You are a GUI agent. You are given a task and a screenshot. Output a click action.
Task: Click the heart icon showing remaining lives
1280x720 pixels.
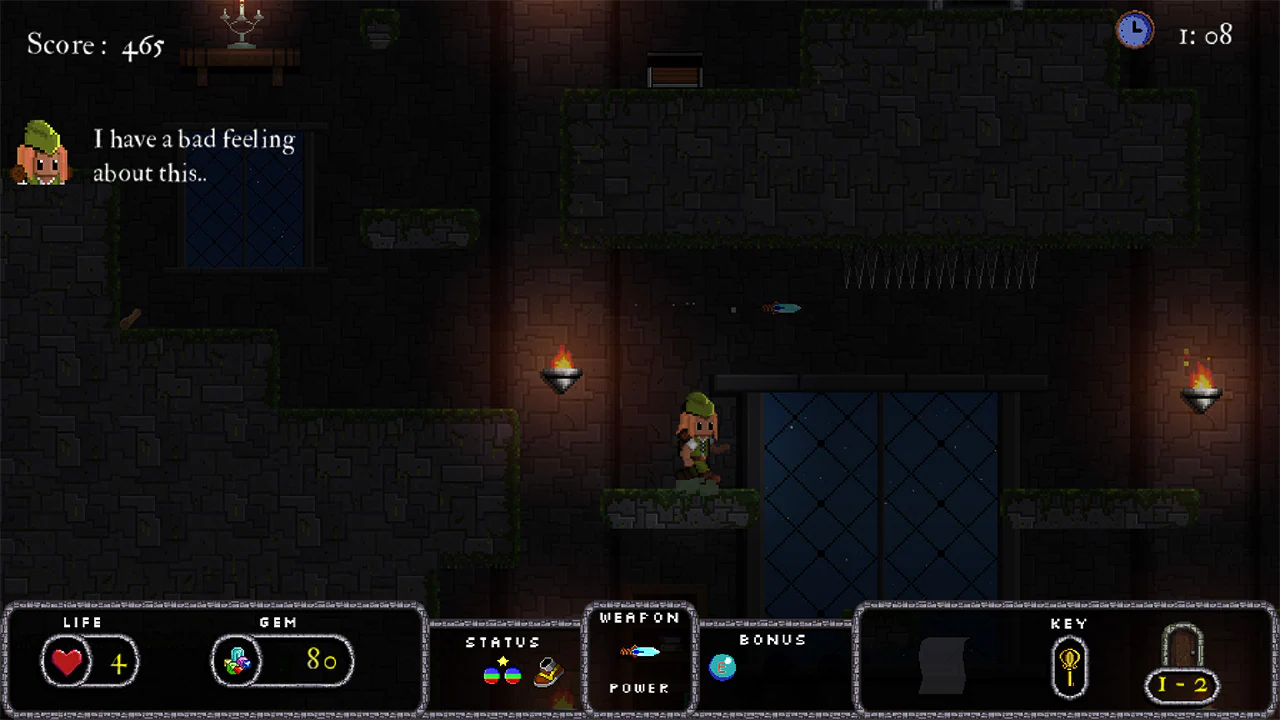[x=66, y=662]
